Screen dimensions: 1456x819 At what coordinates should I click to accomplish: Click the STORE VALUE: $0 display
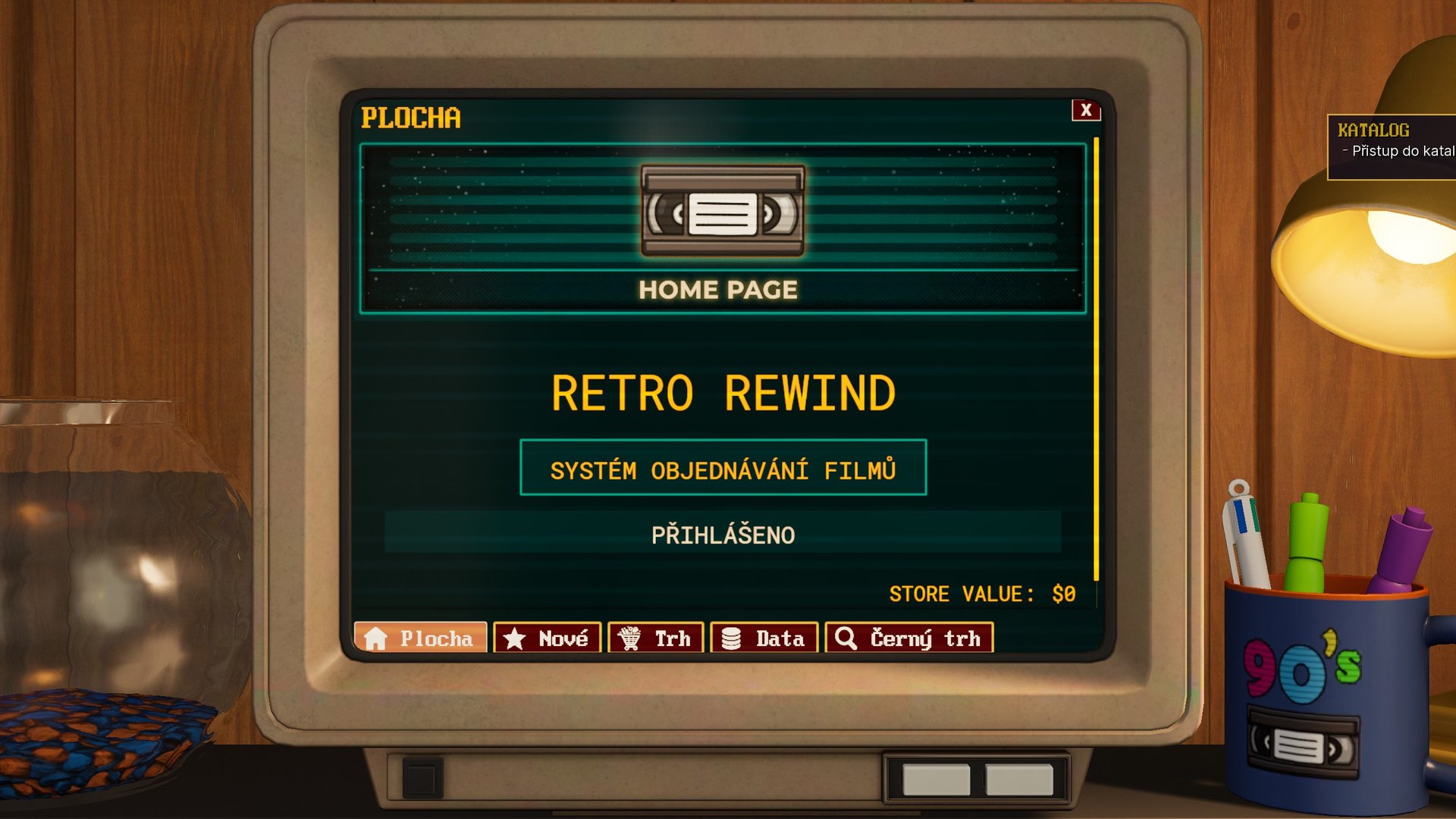982,594
